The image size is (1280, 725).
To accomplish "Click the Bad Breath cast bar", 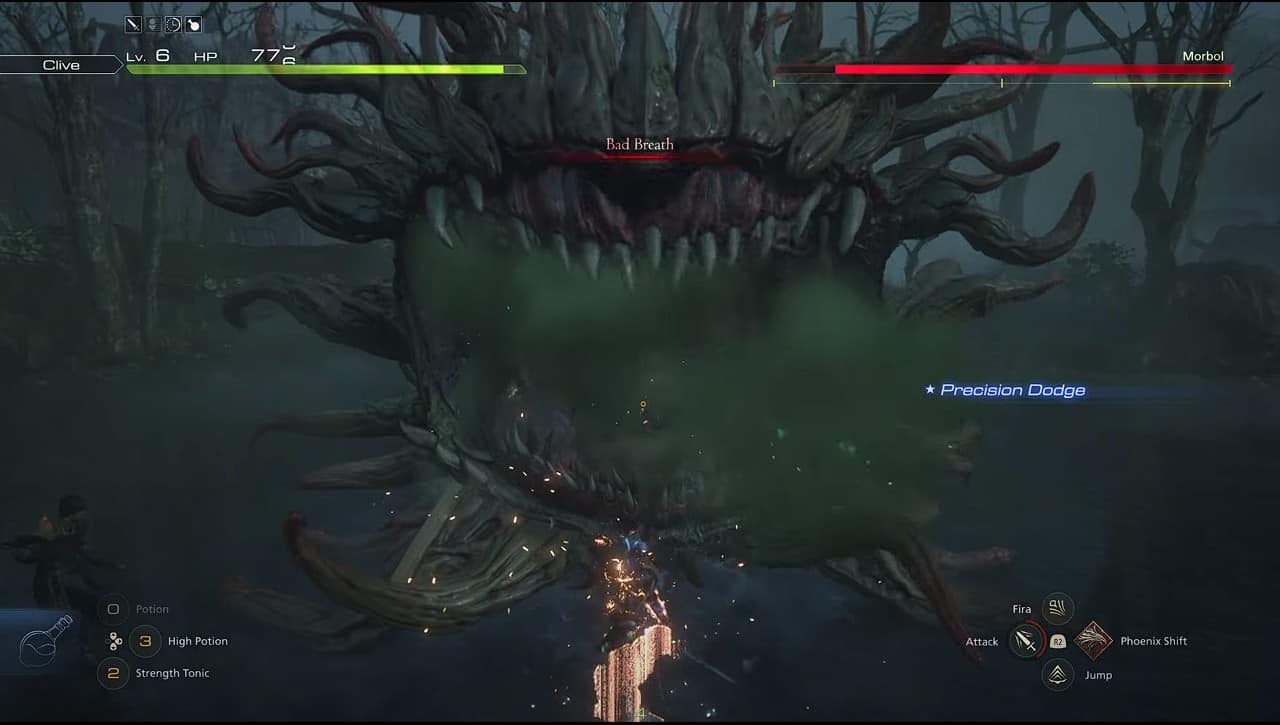I will 639,155.
